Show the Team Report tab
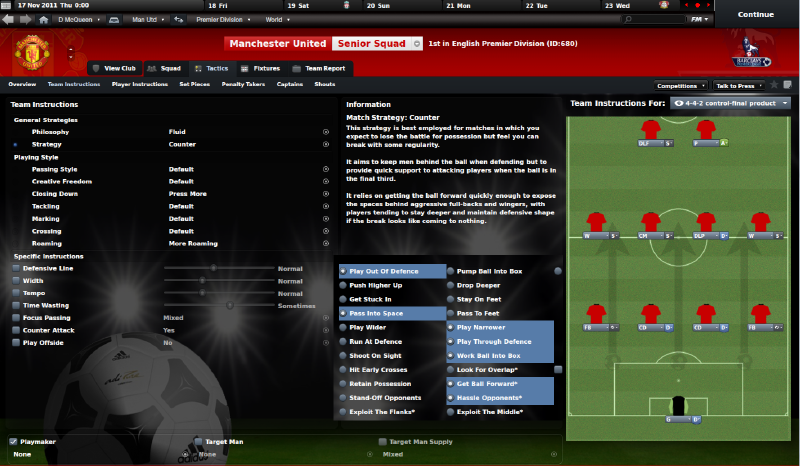Screen dimensions: 800x466 (325, 68)
